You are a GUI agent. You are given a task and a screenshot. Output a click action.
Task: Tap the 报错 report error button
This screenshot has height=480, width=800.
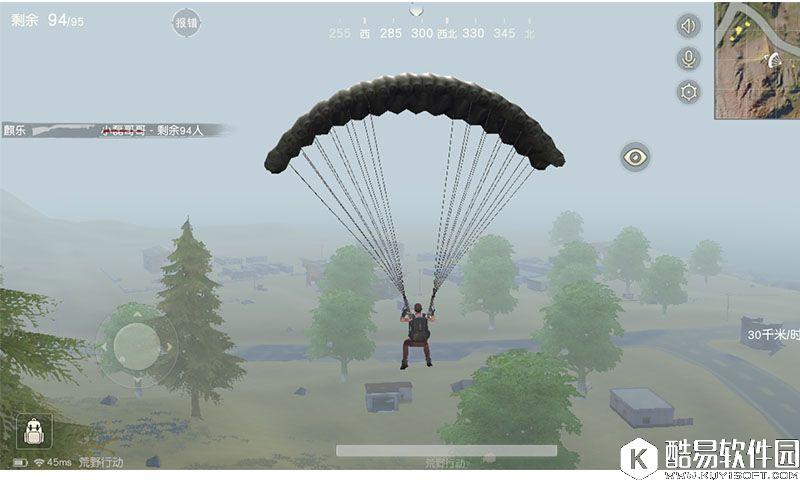[x=186, y=22]
